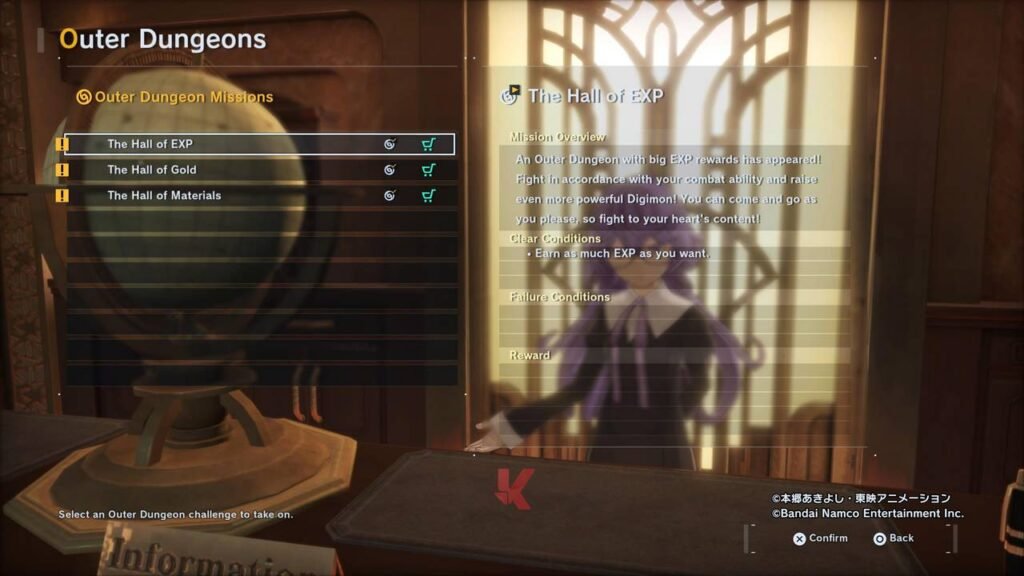Select The Hall of EXP mission
1024x576 pixels.
click(150, 144)
